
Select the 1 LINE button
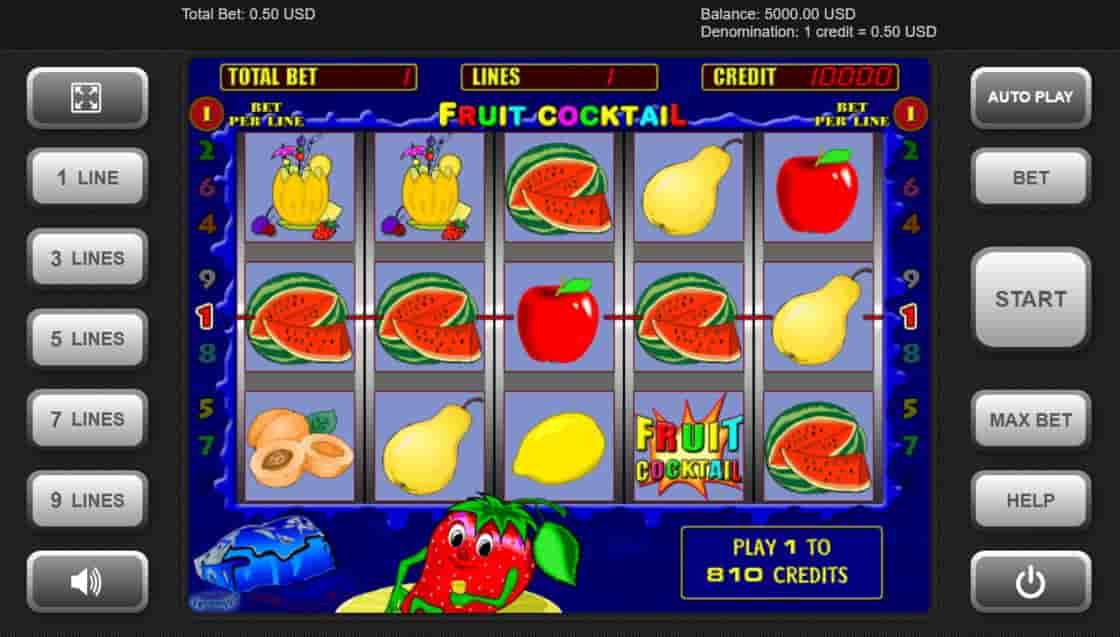point(87,178)
